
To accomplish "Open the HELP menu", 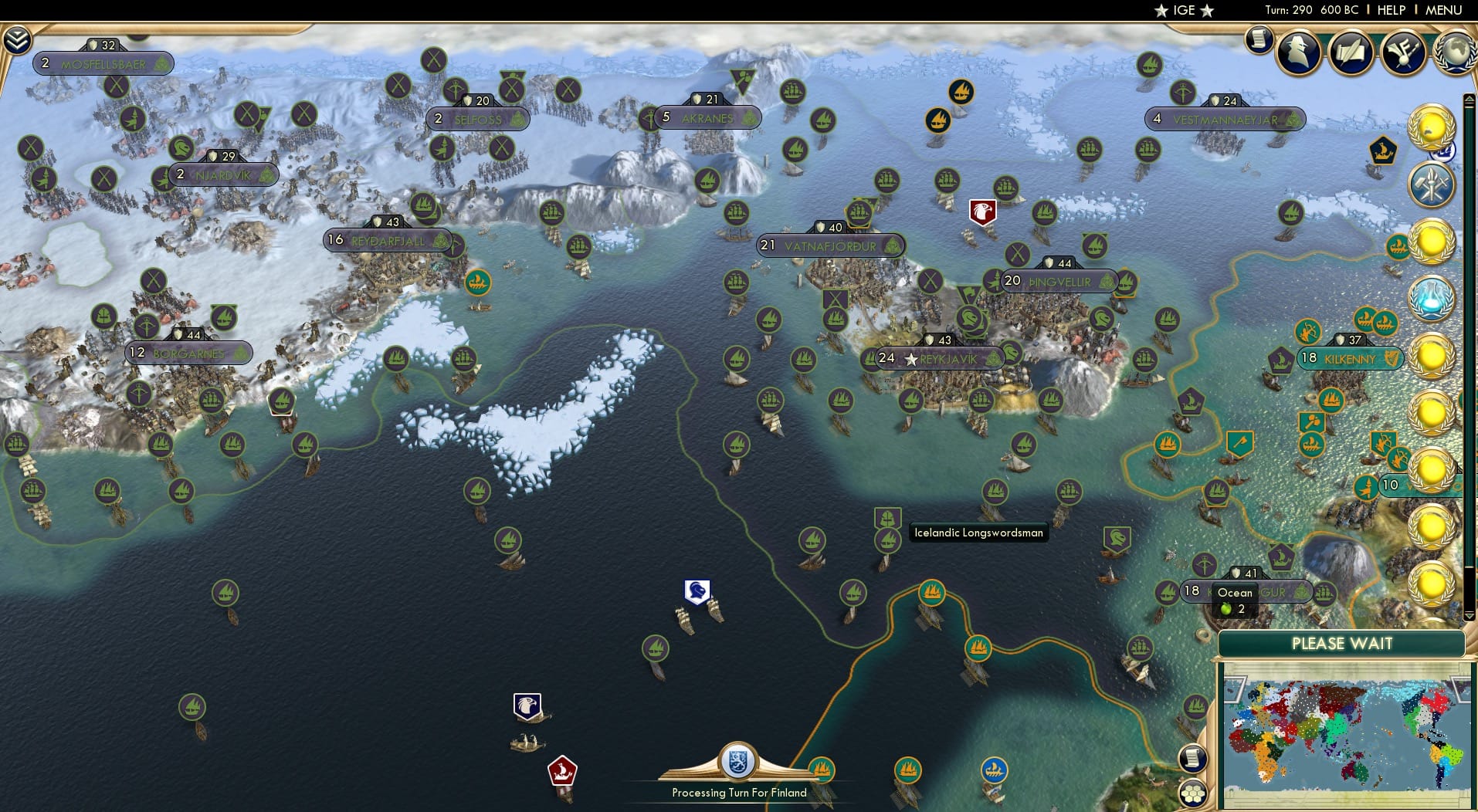I will pyautogui.click(x=1391, y=10).
